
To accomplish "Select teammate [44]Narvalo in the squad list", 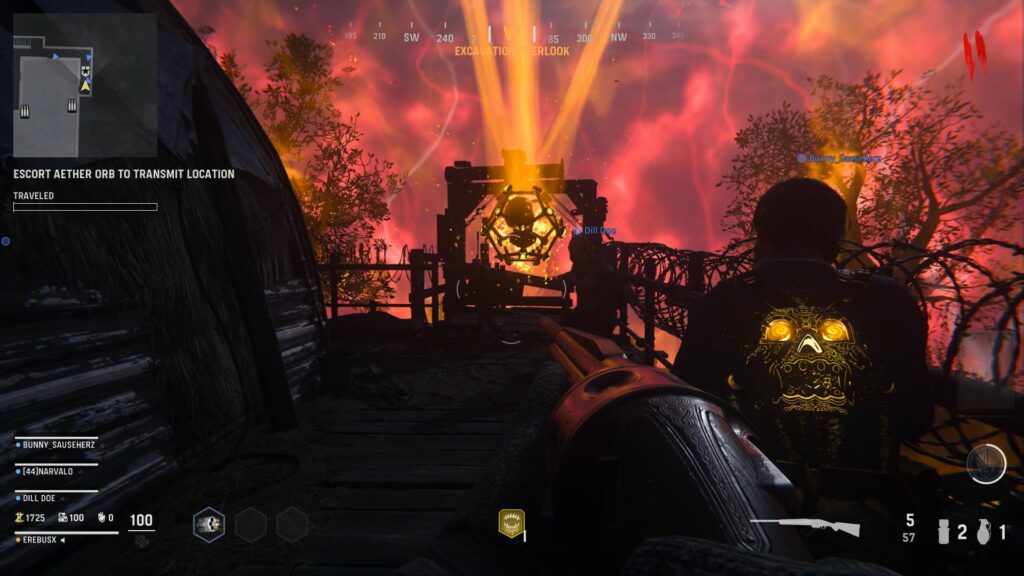I will 57,470.
